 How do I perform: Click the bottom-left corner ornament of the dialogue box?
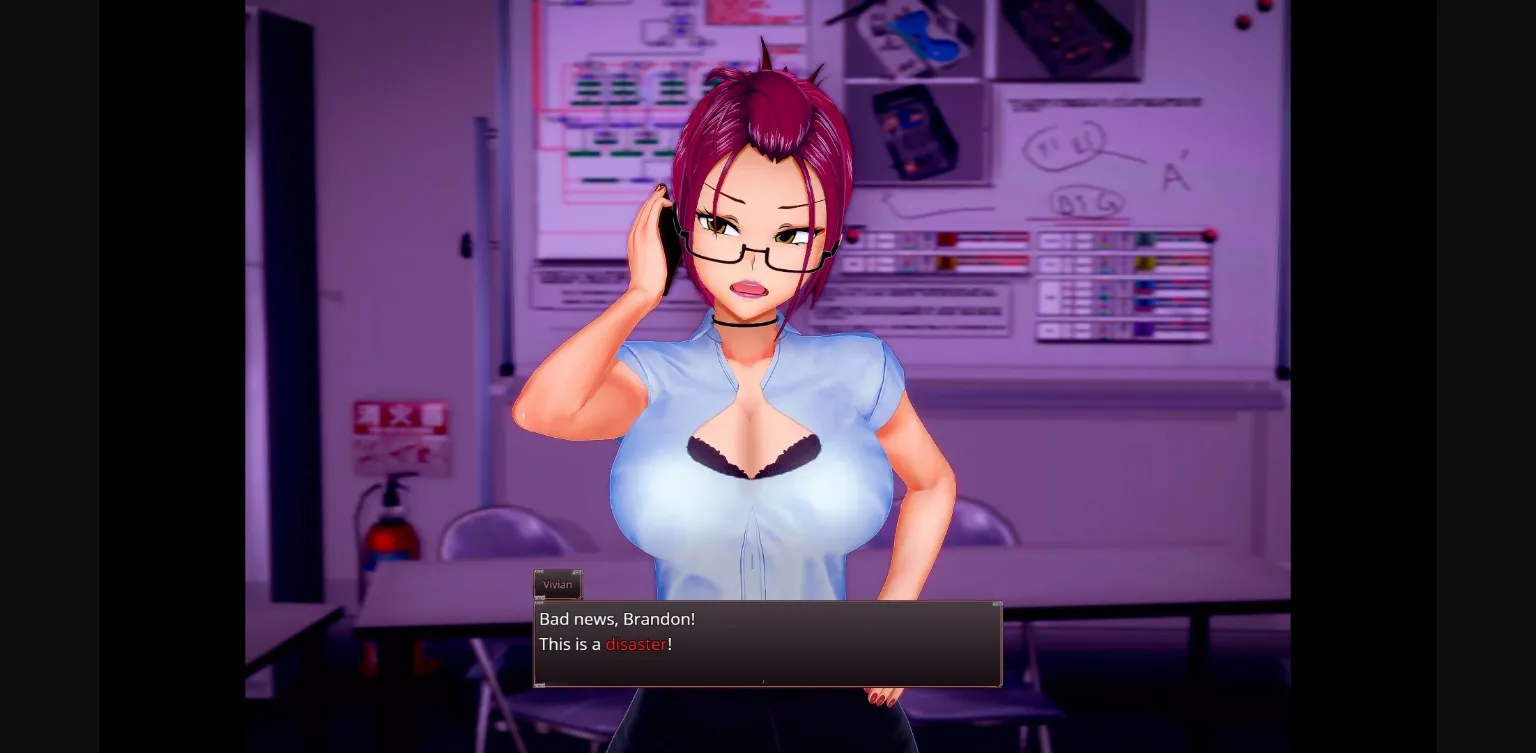539,686
